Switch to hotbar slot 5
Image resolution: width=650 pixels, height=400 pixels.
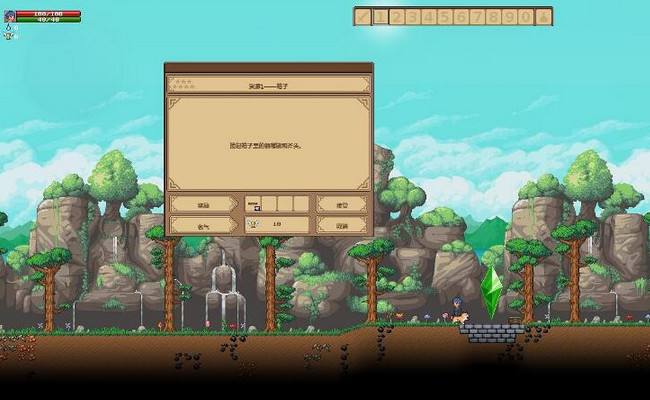445,16
